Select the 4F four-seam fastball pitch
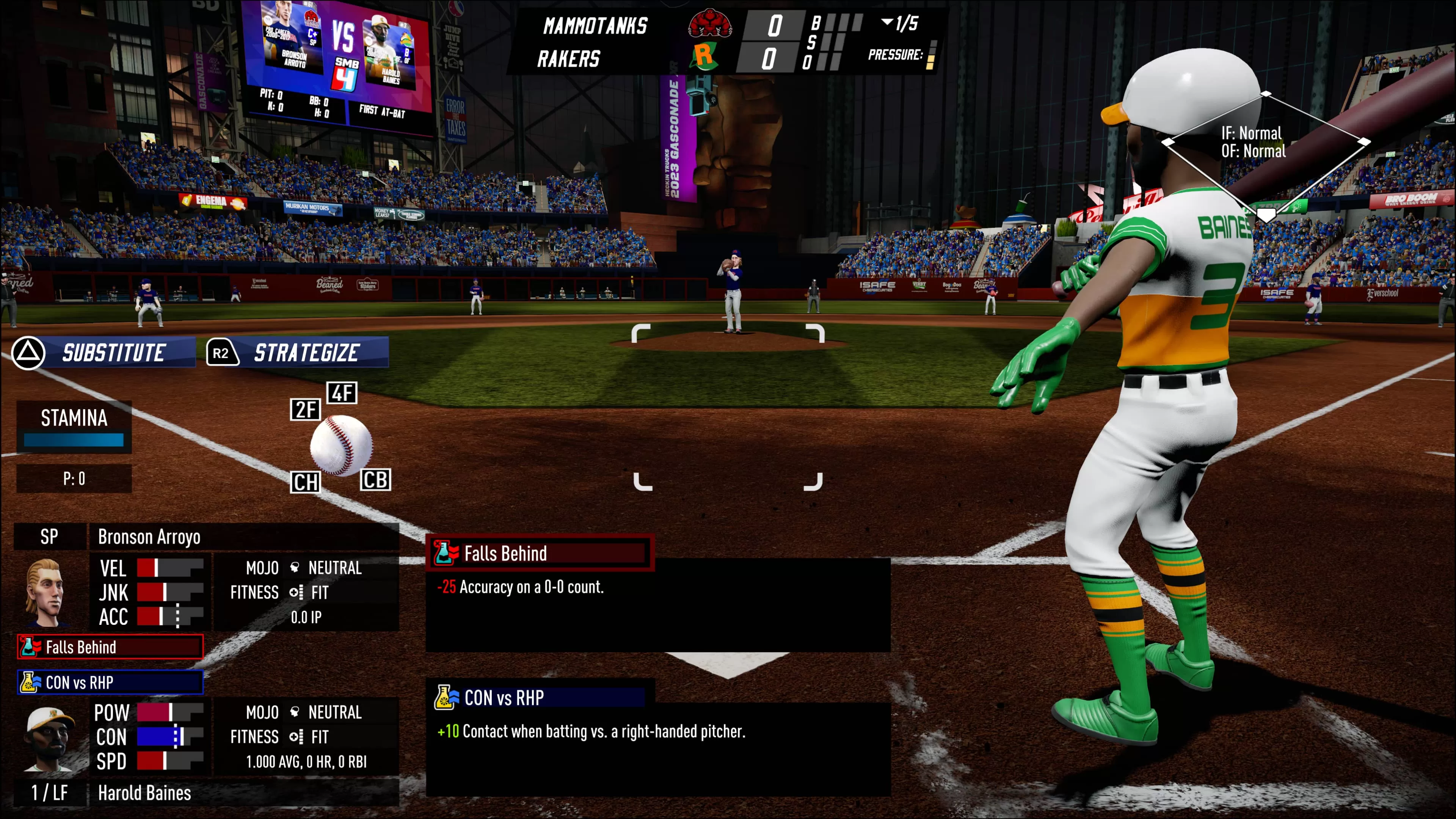 click(x=342, y=393)
